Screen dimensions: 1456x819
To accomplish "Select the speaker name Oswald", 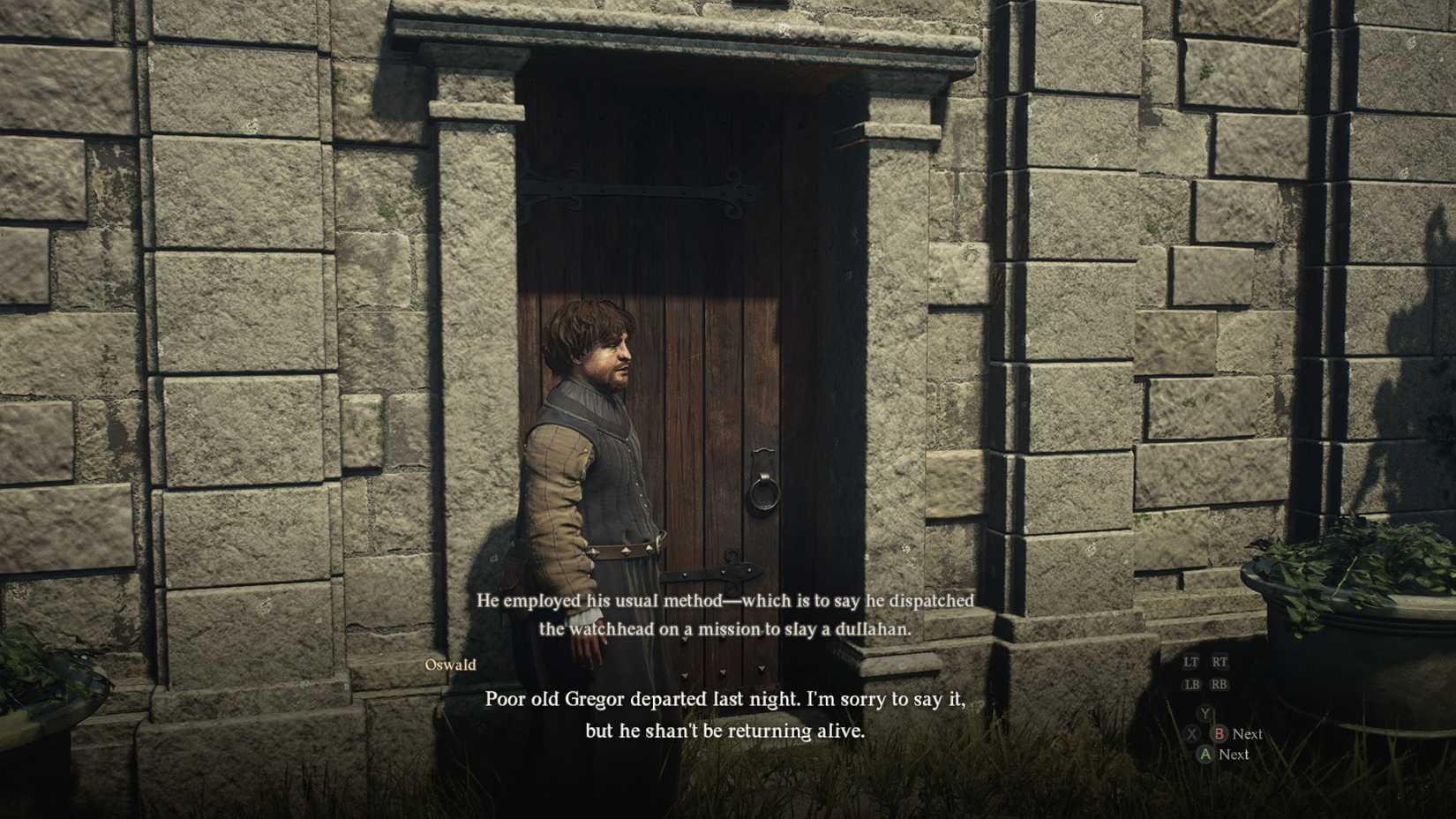I will click(452, 665).
